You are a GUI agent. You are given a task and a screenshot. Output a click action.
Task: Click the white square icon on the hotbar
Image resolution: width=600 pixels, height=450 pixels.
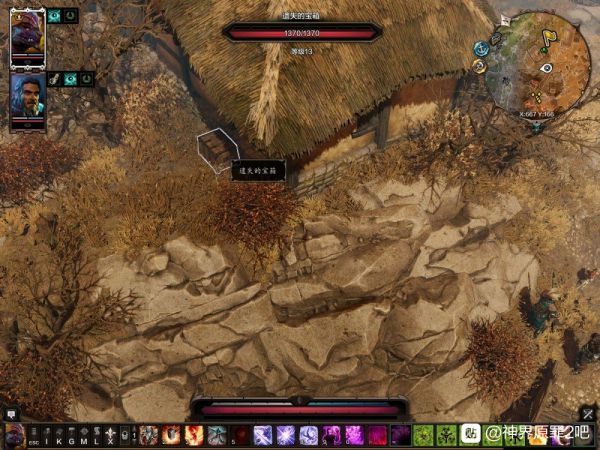click(470, 435)
